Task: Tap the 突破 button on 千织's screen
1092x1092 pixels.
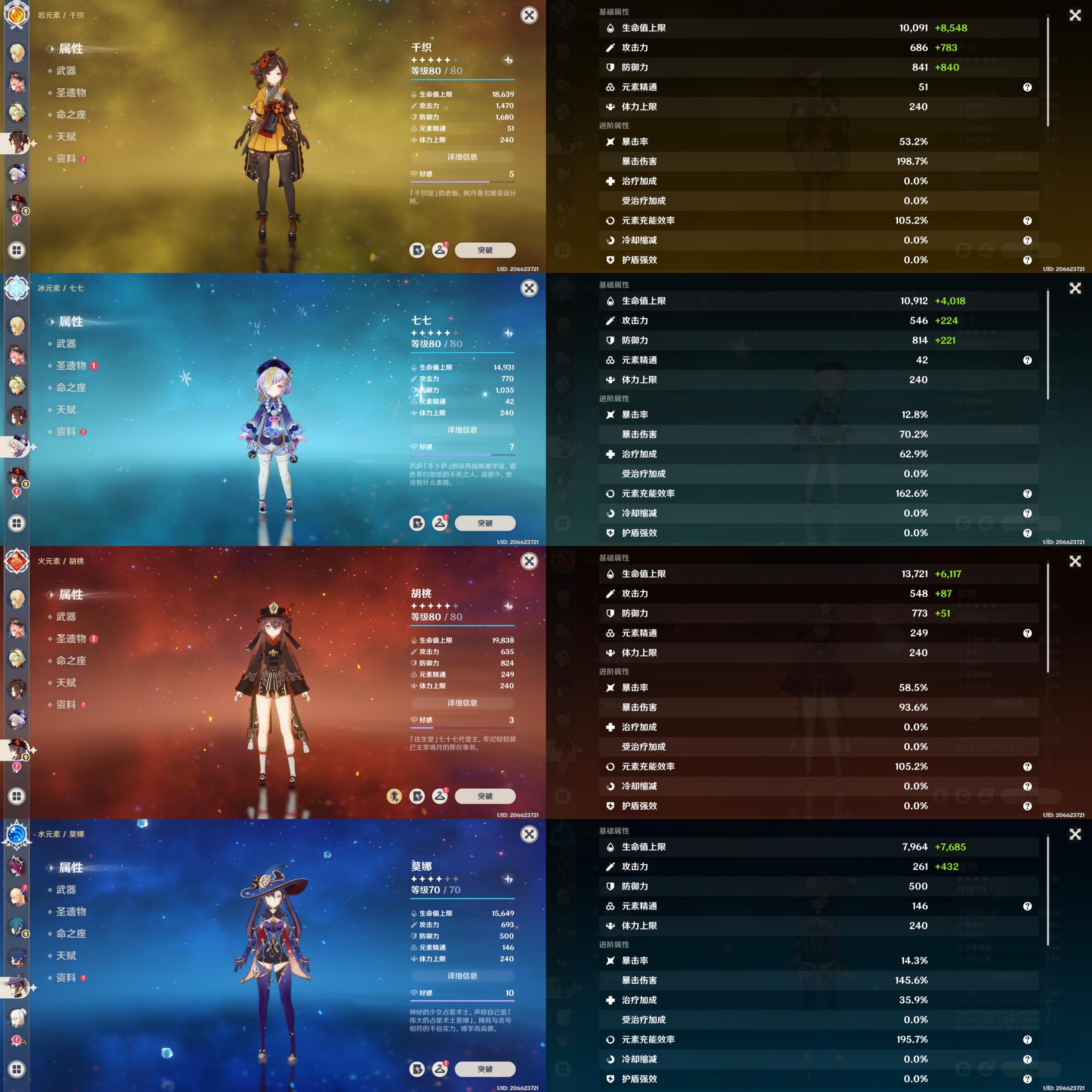Action: (x=485, y=250)
